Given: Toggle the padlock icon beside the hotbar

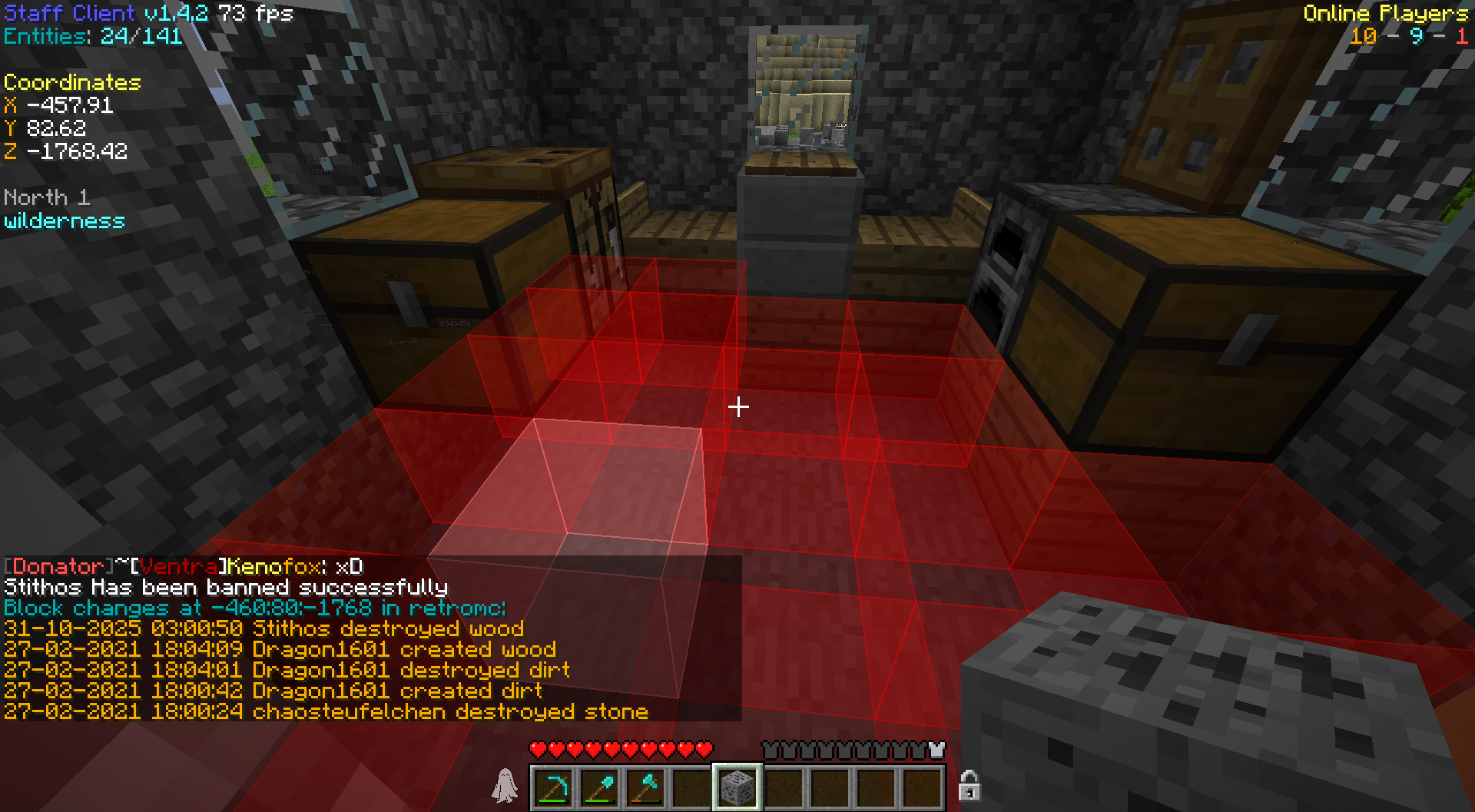Looking at the screenshot, I should 970,786.
